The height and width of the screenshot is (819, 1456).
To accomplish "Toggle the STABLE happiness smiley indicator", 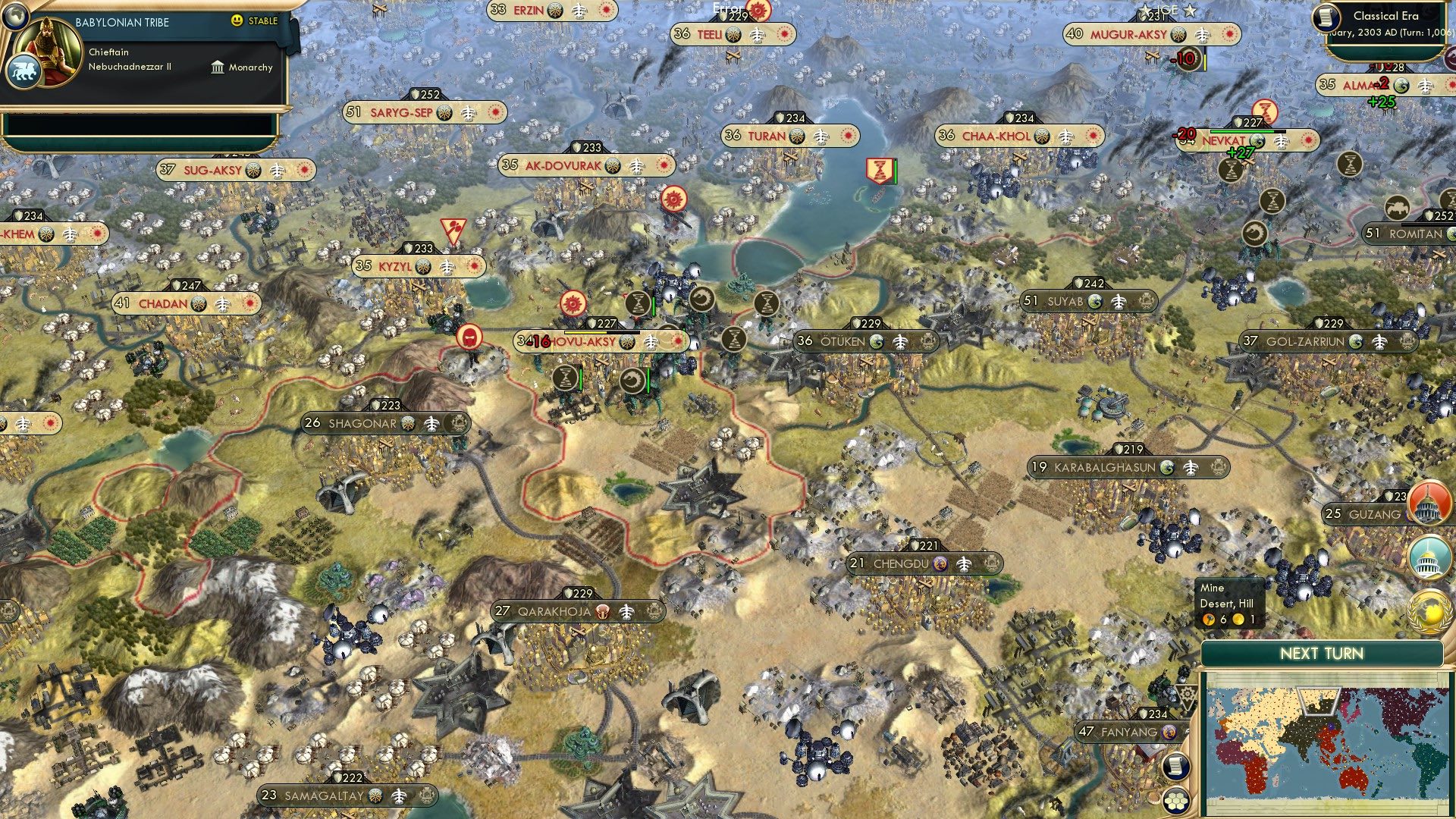I will tap(237, 21).
